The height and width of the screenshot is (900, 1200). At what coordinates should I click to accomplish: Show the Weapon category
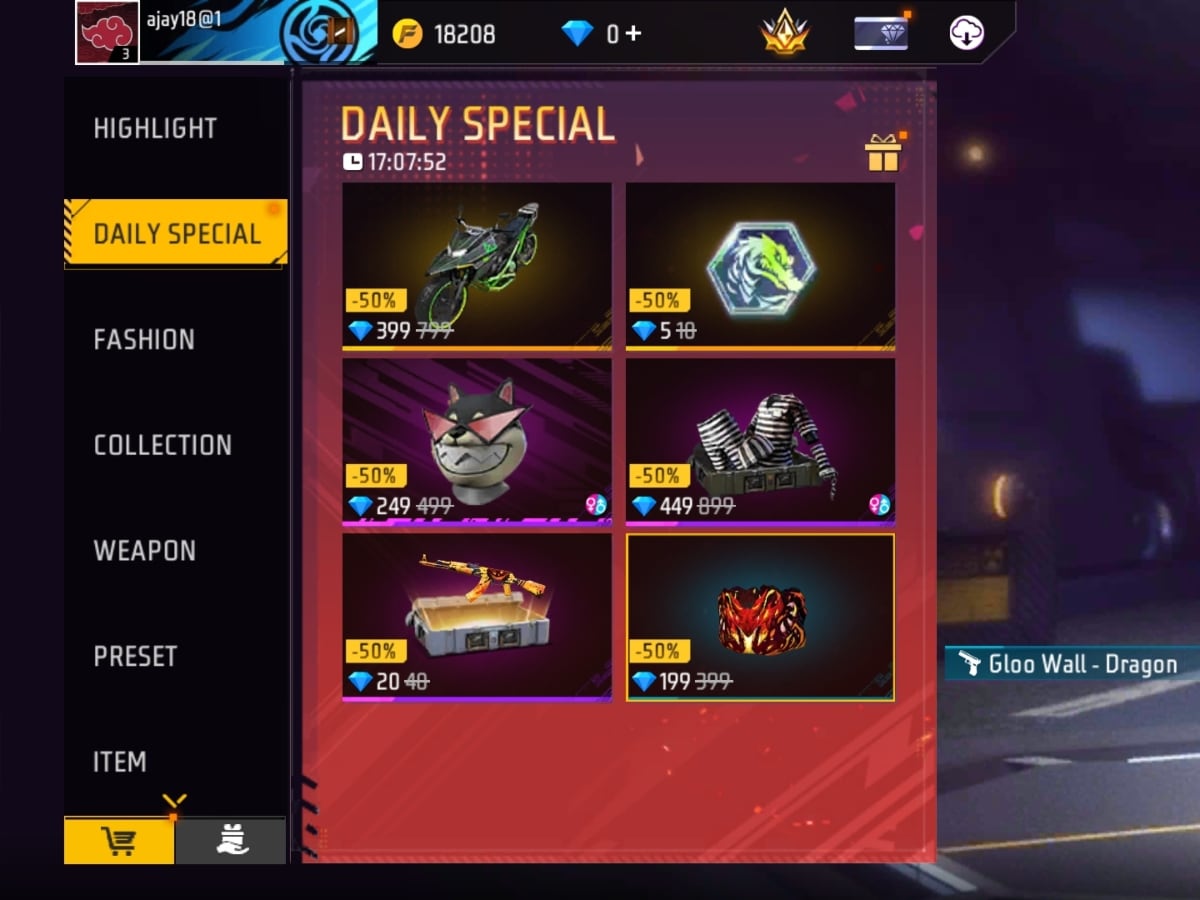pyautogui.click(x=144, y=551)
